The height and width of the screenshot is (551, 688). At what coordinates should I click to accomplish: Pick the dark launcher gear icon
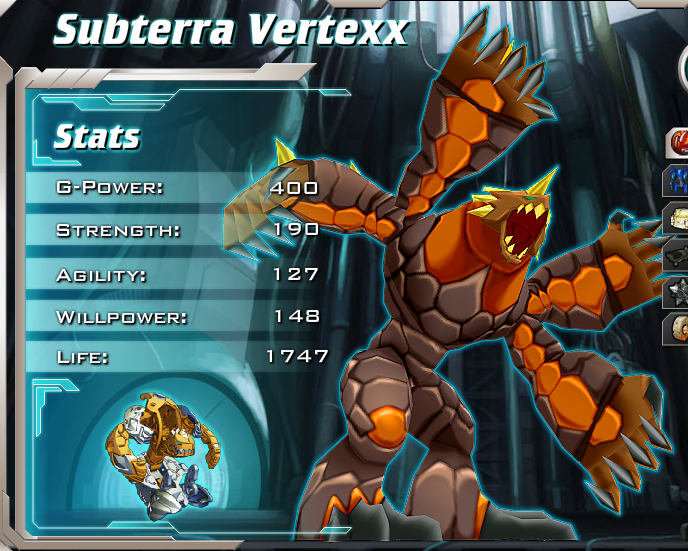[678, 255]
